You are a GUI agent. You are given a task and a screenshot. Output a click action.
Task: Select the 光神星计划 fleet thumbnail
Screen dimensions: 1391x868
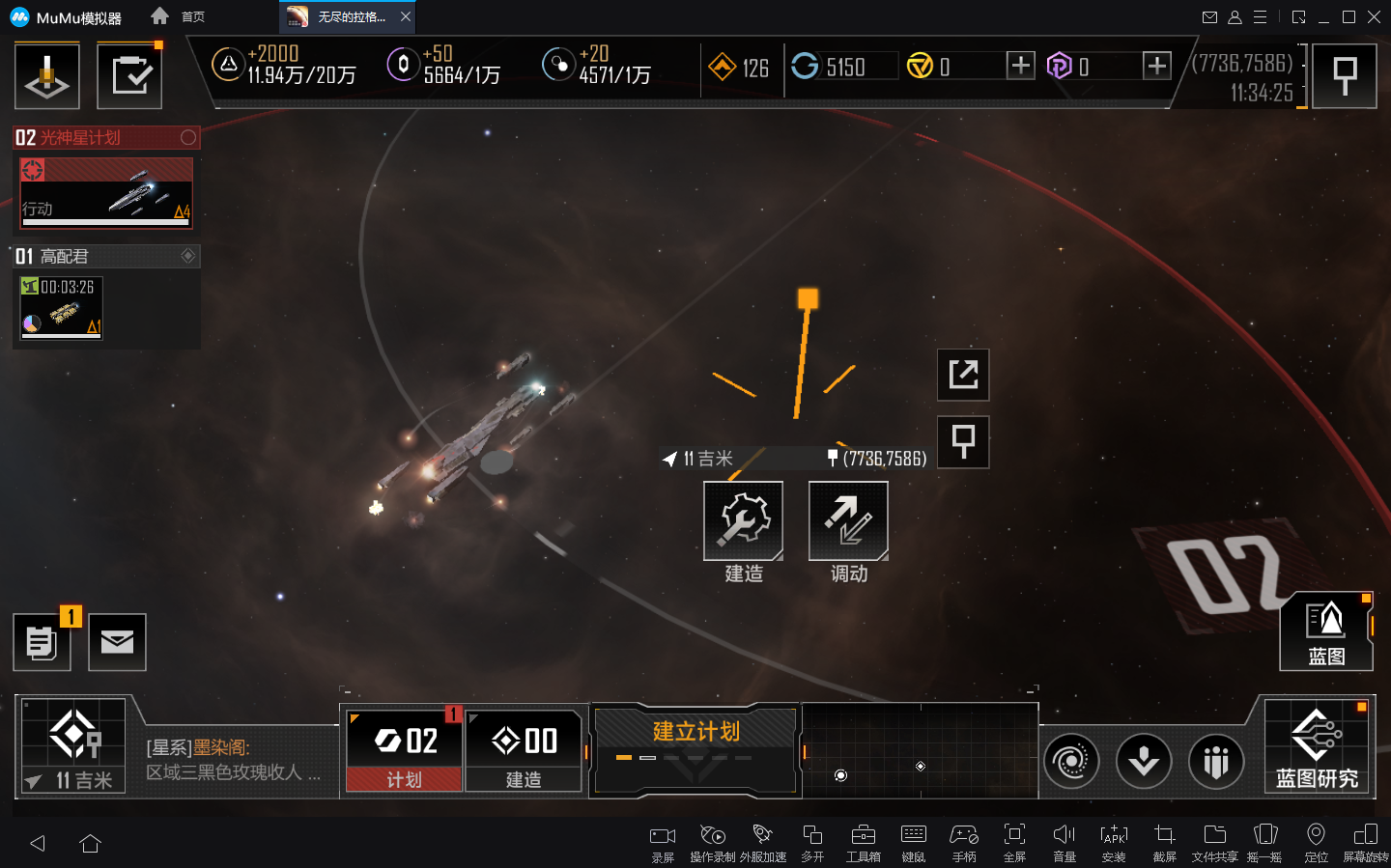106,193
